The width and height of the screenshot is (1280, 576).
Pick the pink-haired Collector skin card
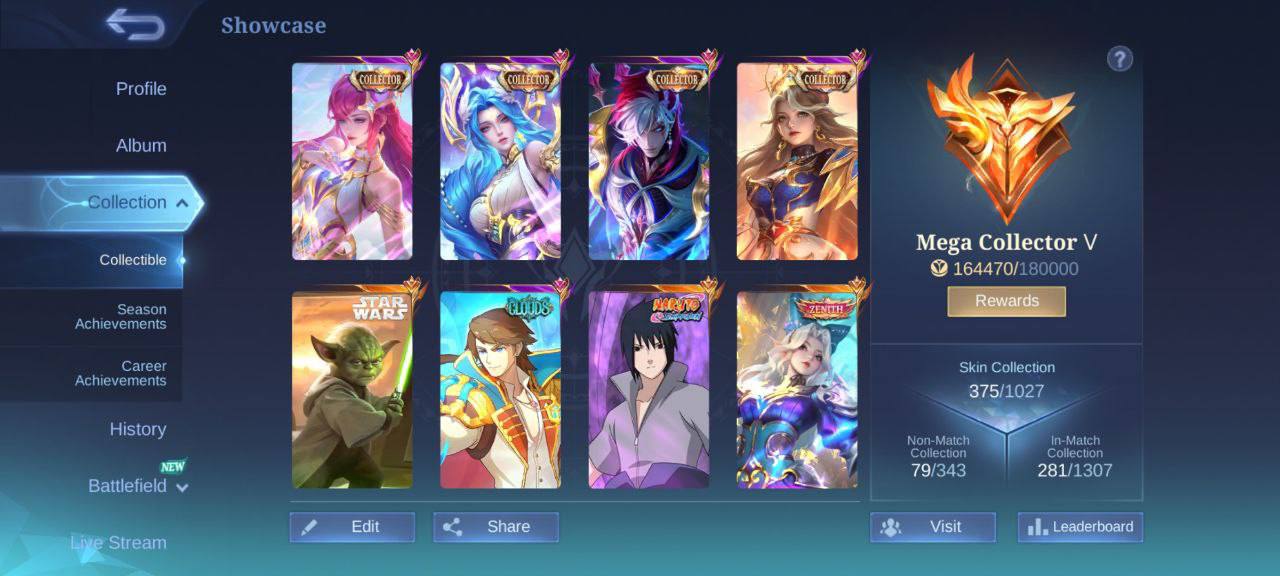(352, 162)
